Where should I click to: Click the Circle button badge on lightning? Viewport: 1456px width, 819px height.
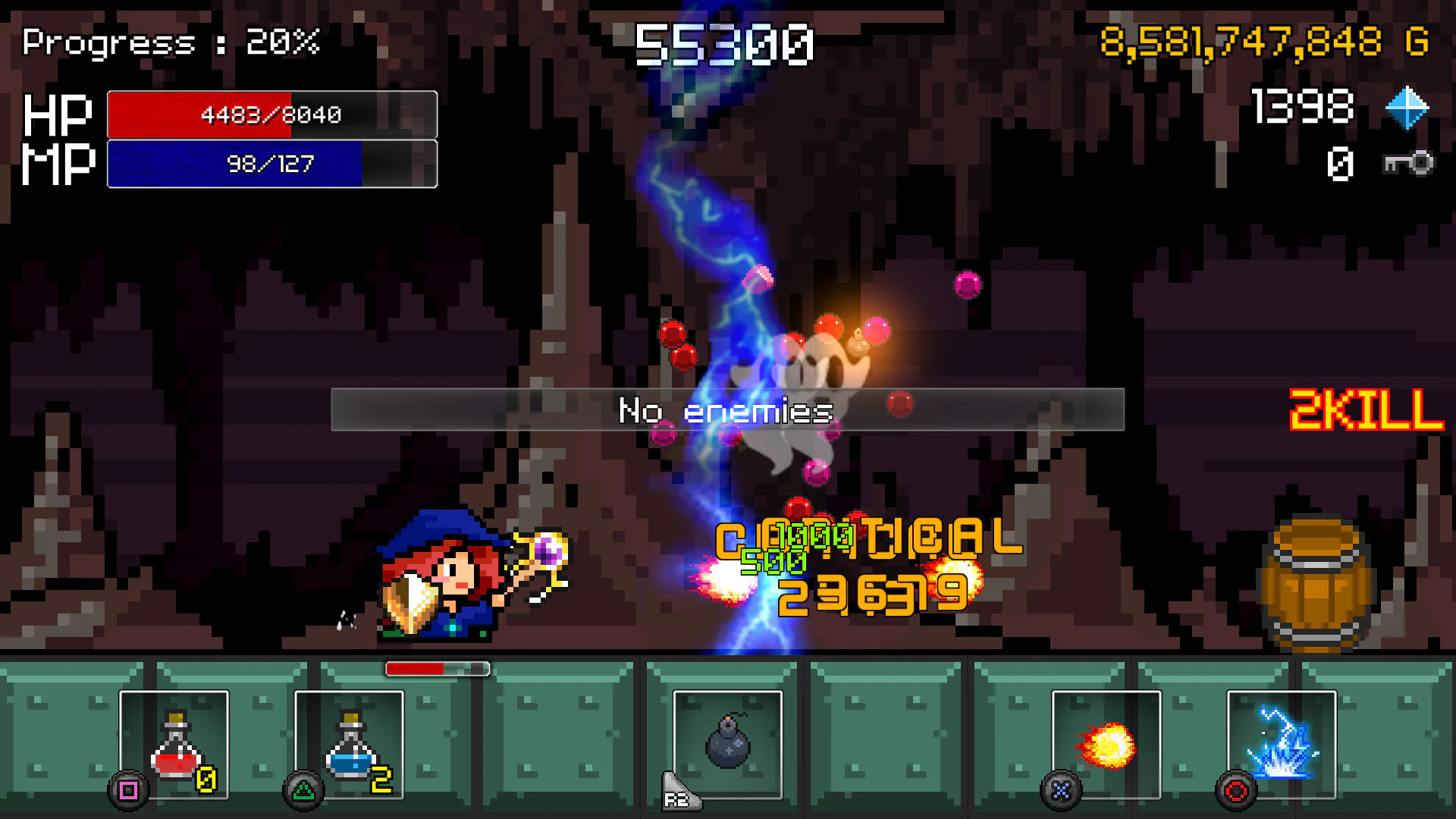1237,790
